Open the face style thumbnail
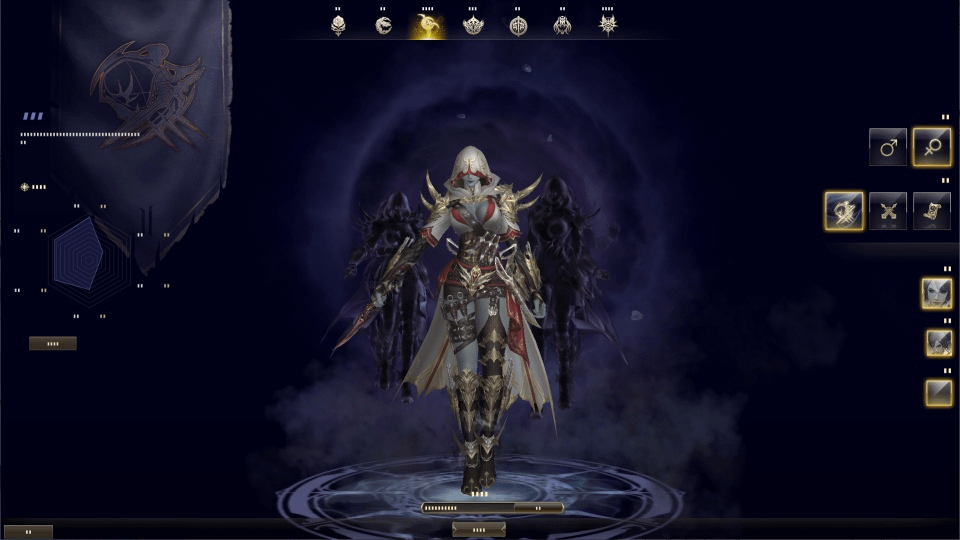 [937, 294]
